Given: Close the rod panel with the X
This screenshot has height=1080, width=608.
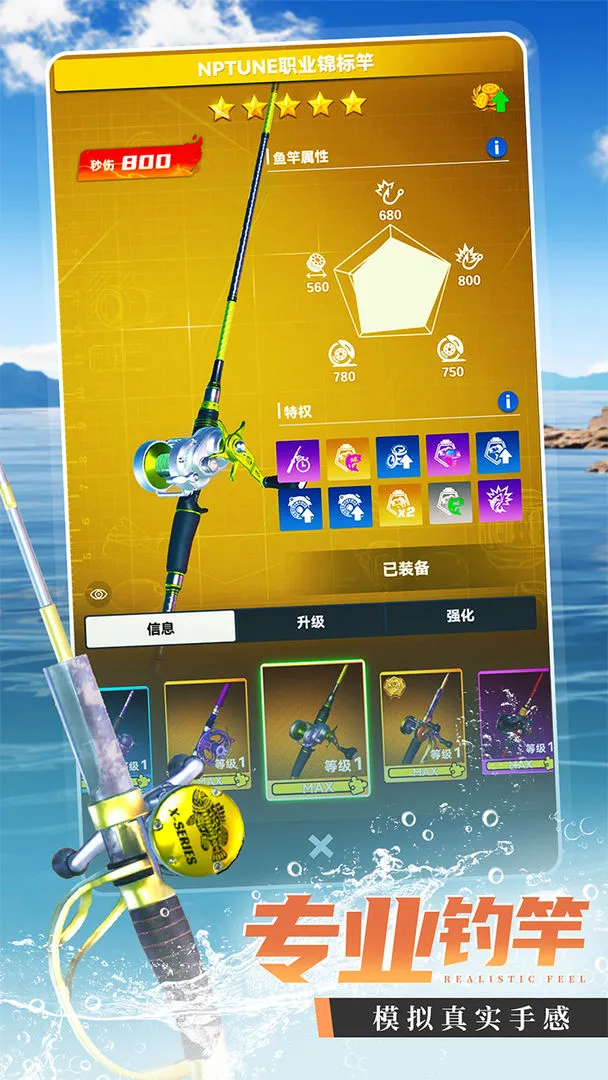Looking at the screenshot, I should tap(320, 847).
